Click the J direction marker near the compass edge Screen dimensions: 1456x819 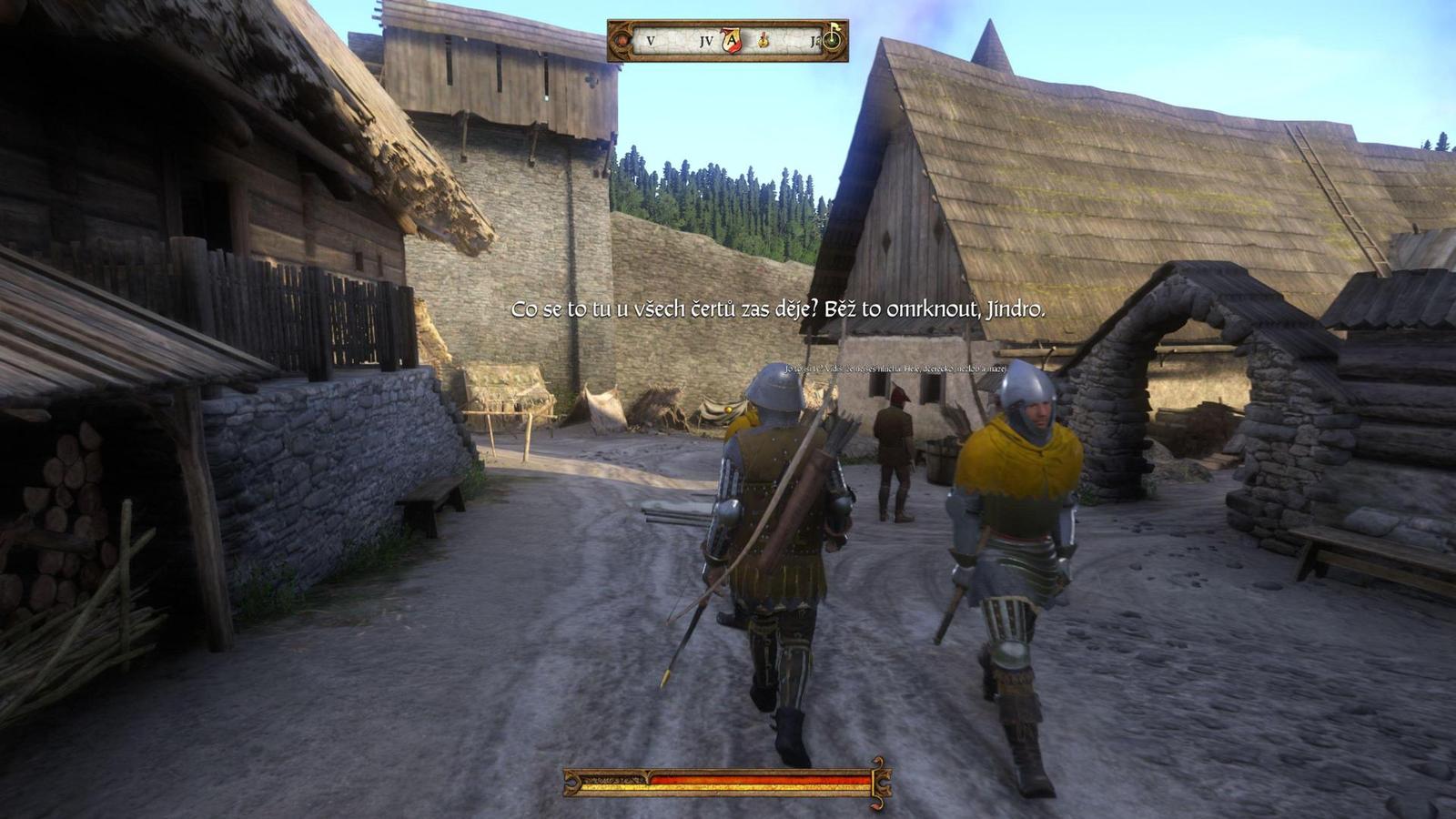[x=814, y=40]
